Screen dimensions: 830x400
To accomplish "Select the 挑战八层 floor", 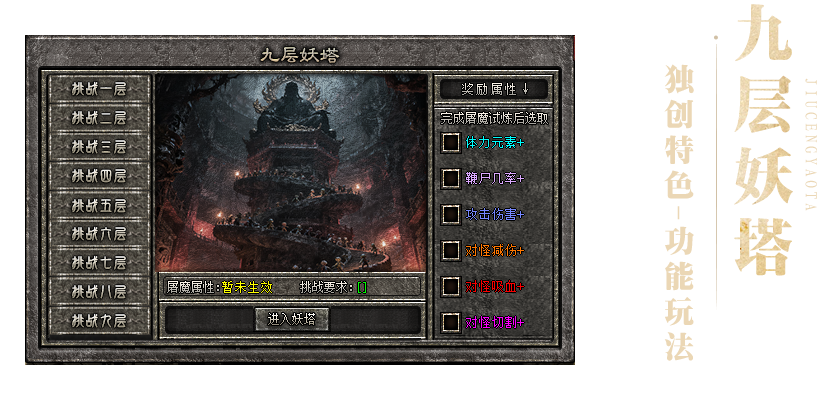I will click(99, 292).
